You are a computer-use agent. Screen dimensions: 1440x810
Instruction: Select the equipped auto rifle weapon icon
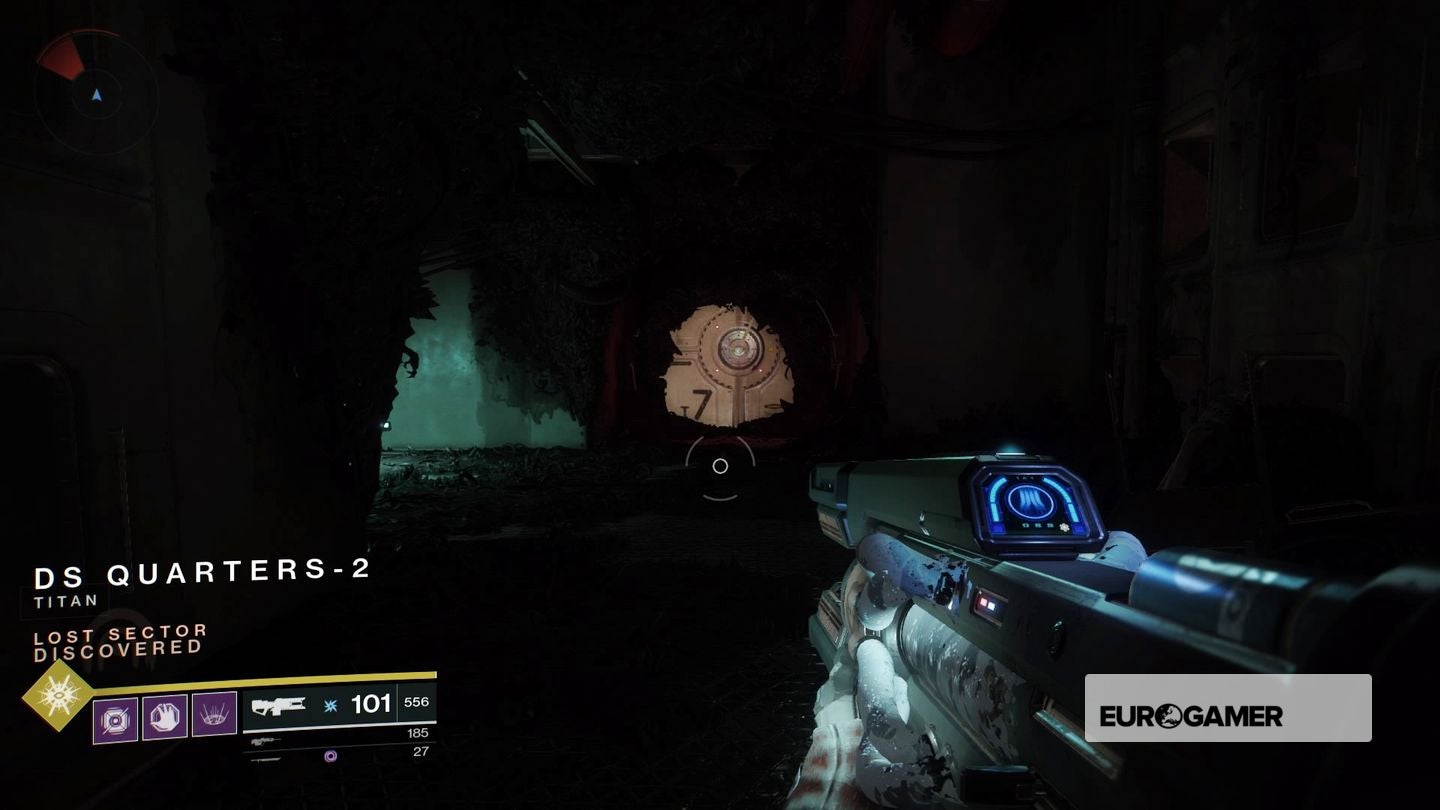coord(279,706)
